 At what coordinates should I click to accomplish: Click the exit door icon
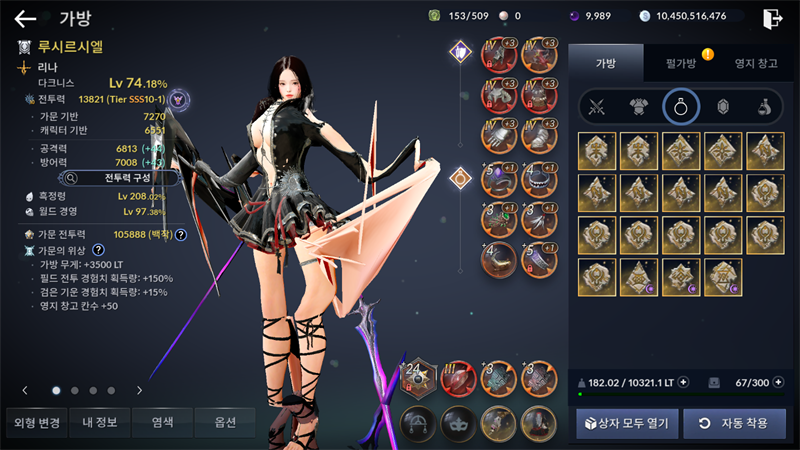[772, 17]
